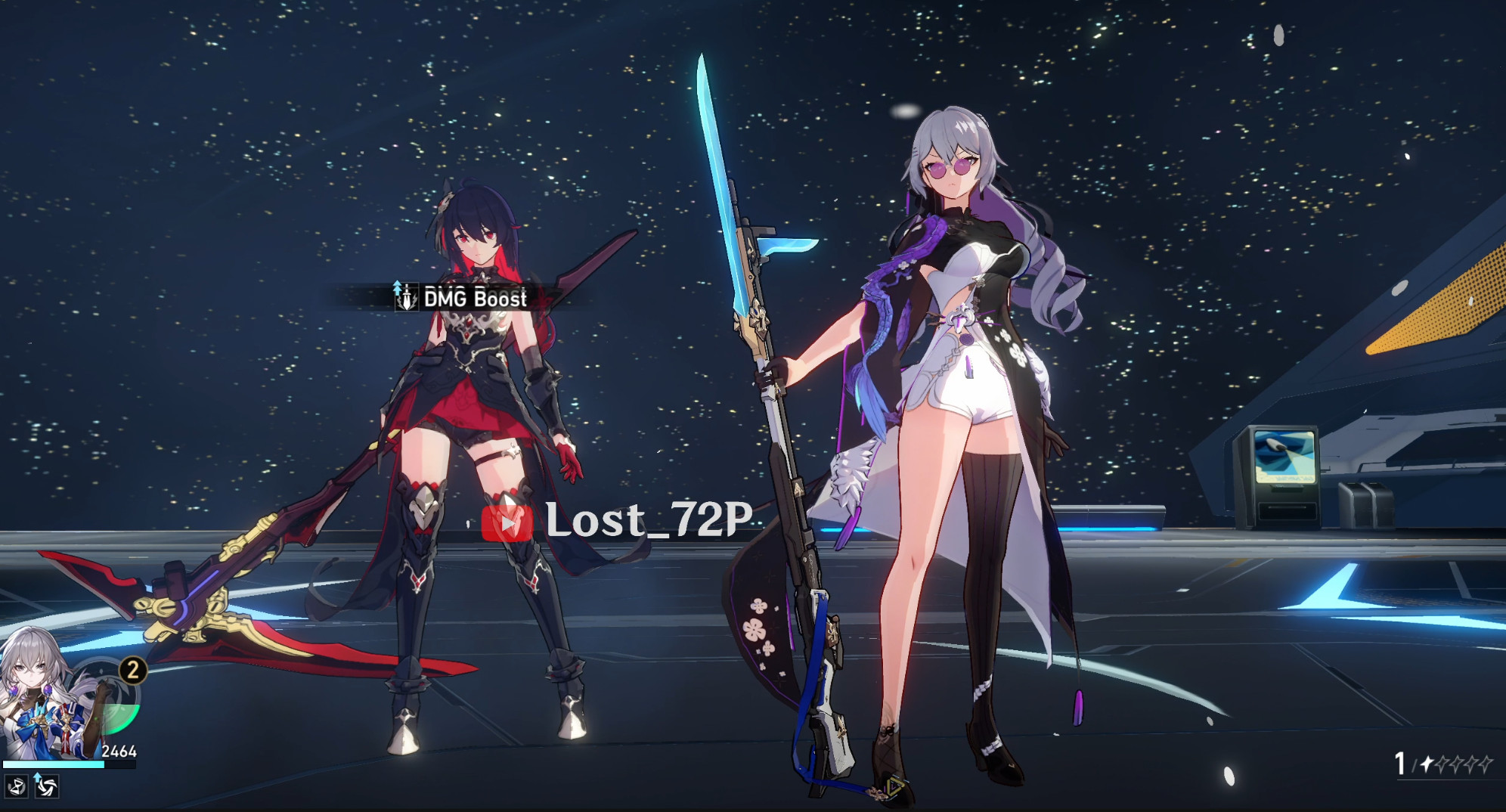Image resolution: width=1506 pixels, height=812 pixels.
Task: Click the blue up-arrow above the buff icons
Action: [x=38, y=777]
